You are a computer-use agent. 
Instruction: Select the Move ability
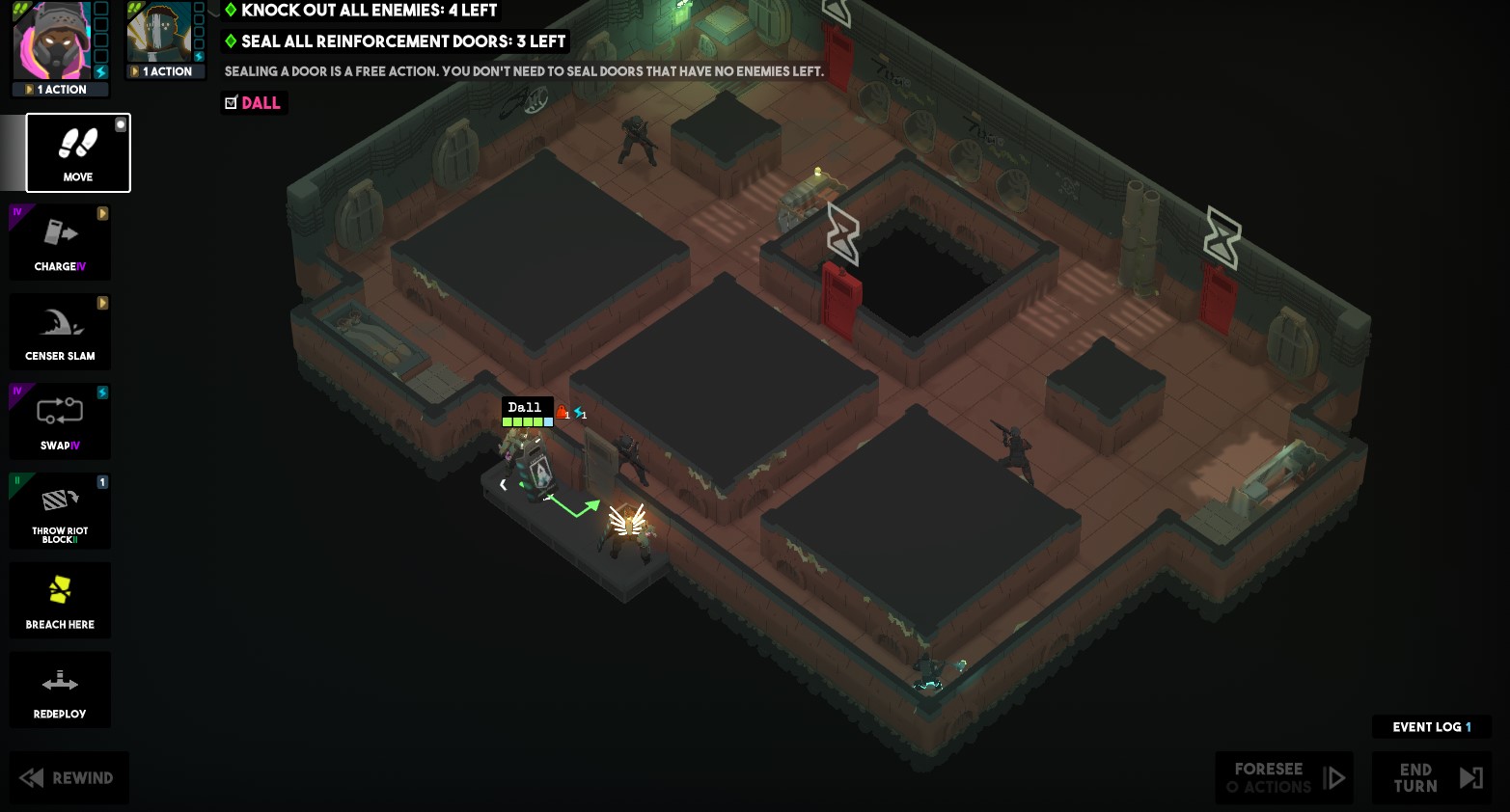click(77, 152)
